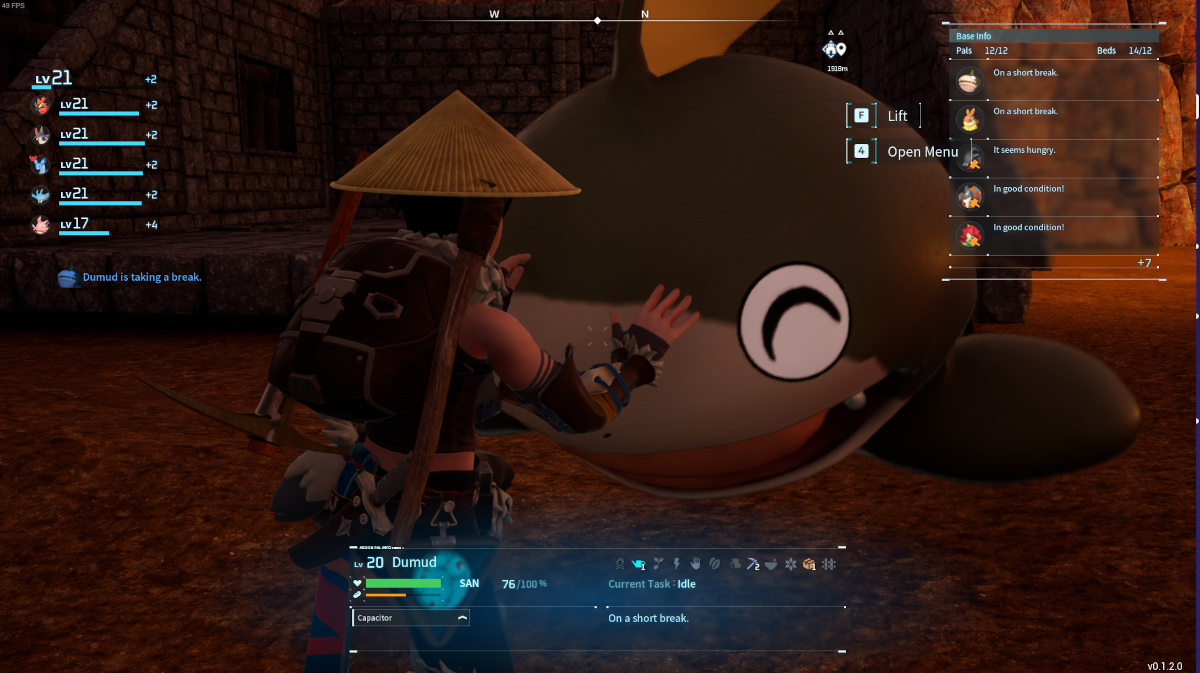1200x673 pixels.
Task: Click the campfire kindling suitability icon
Action: (x=620, y=564)
